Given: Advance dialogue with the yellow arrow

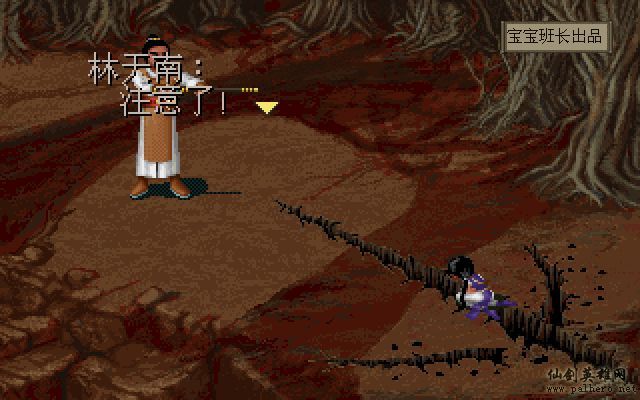Looking at the screenshot, I should 267,106.
